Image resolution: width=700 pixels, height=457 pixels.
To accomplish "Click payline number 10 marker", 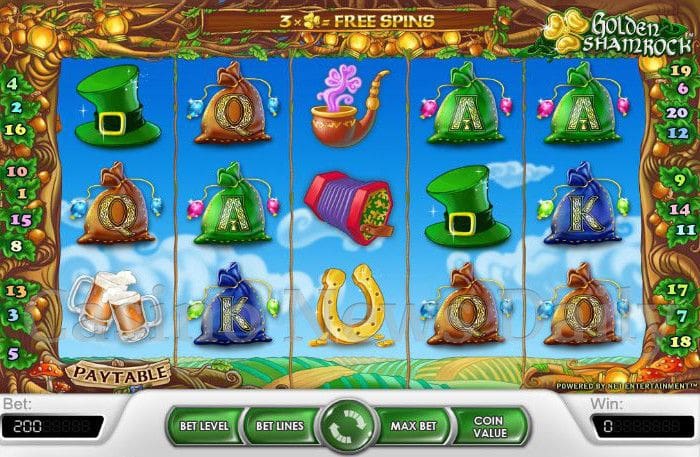I will (15, 171).
